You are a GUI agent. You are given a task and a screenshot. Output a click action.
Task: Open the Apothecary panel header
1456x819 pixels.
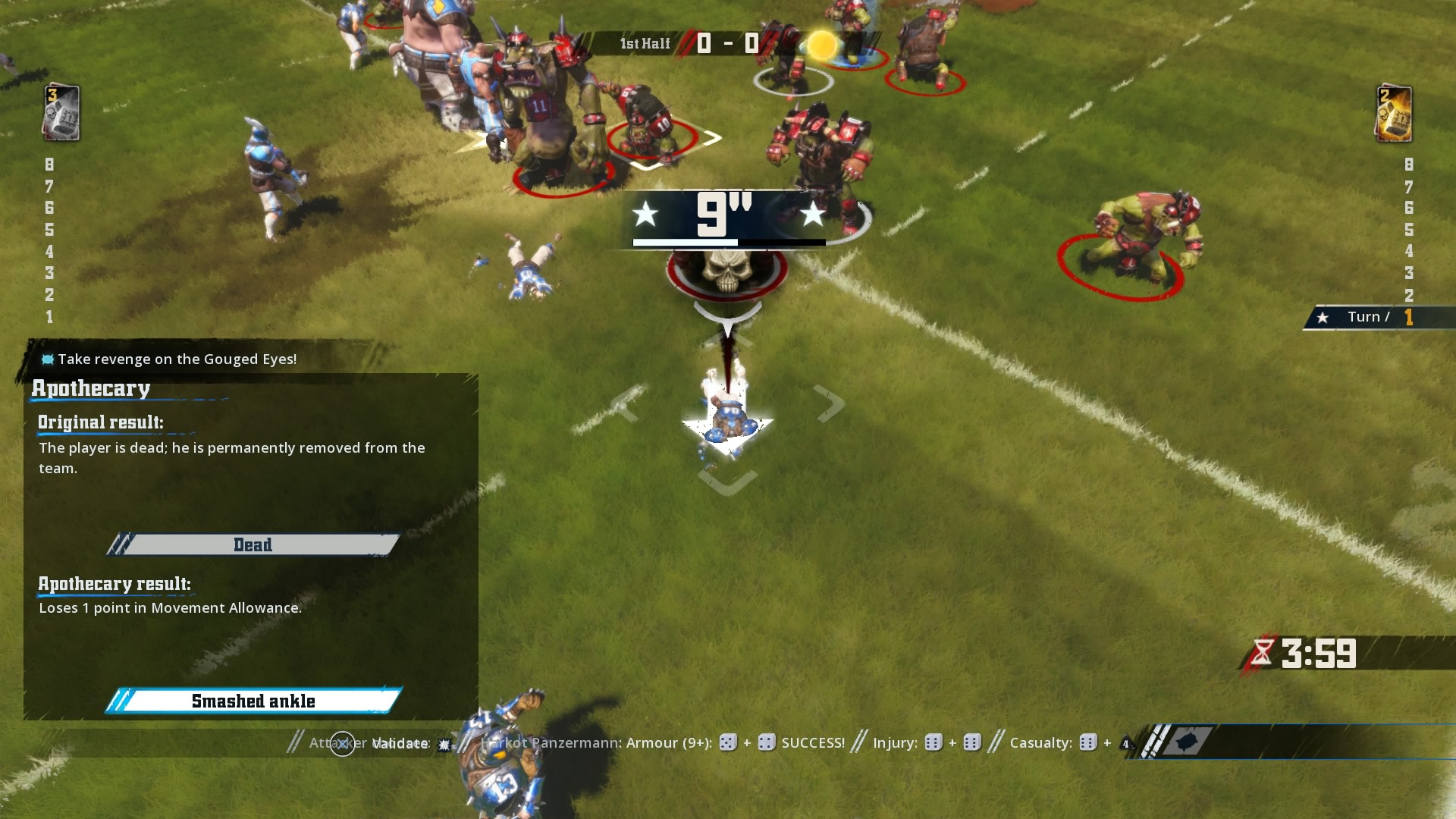tap(91, 389)
